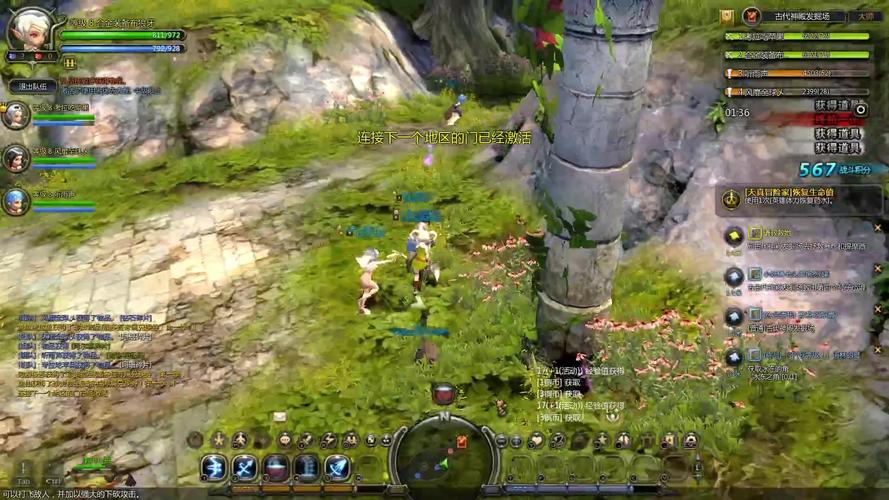Open the star menu icon at far left
Image resolution: width=889 pixels, height=500 pixels.
click(x=218, y=440)
